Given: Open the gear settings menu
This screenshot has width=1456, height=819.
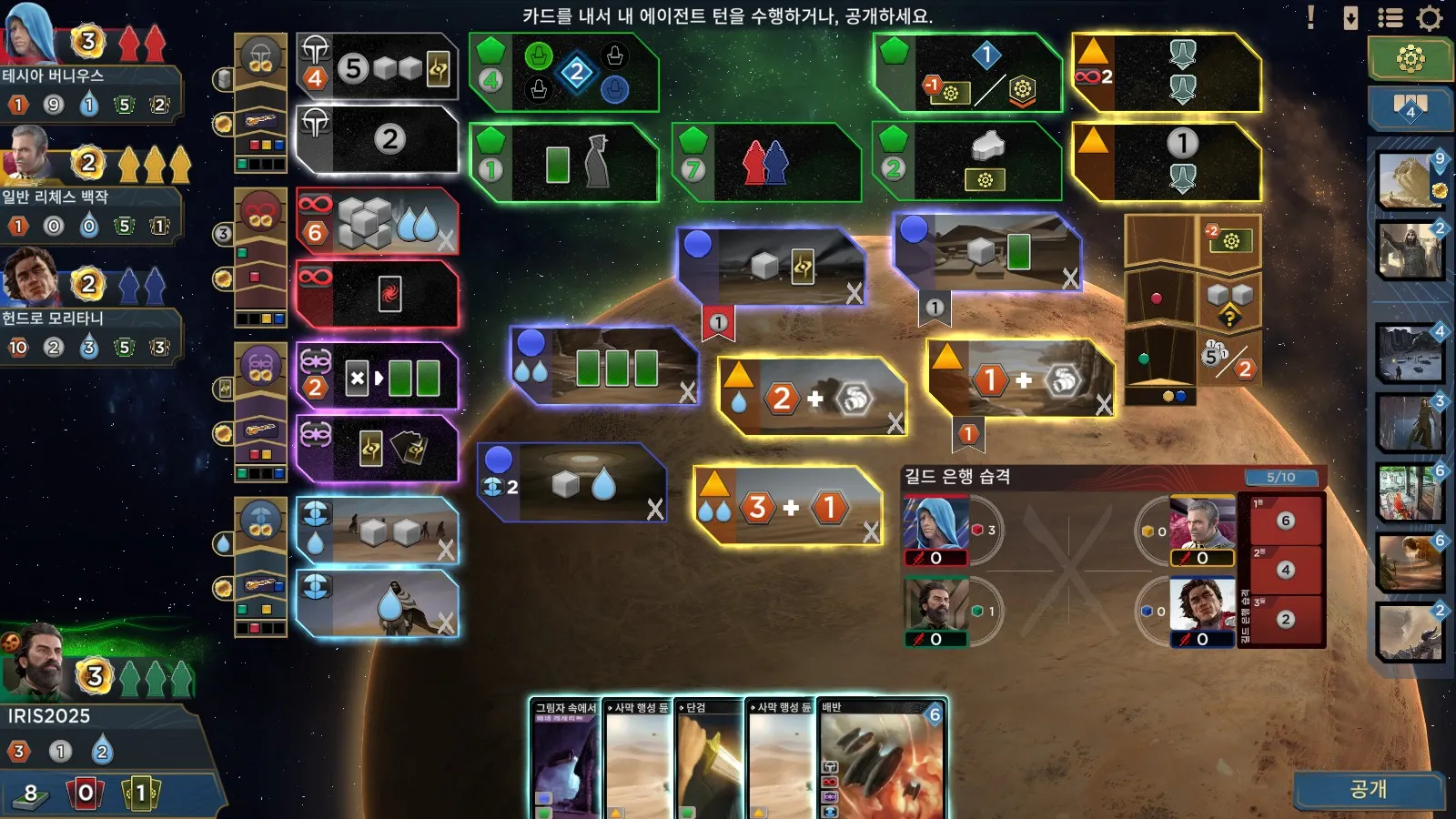Looking at the screenshot, I should [1430, 18].
